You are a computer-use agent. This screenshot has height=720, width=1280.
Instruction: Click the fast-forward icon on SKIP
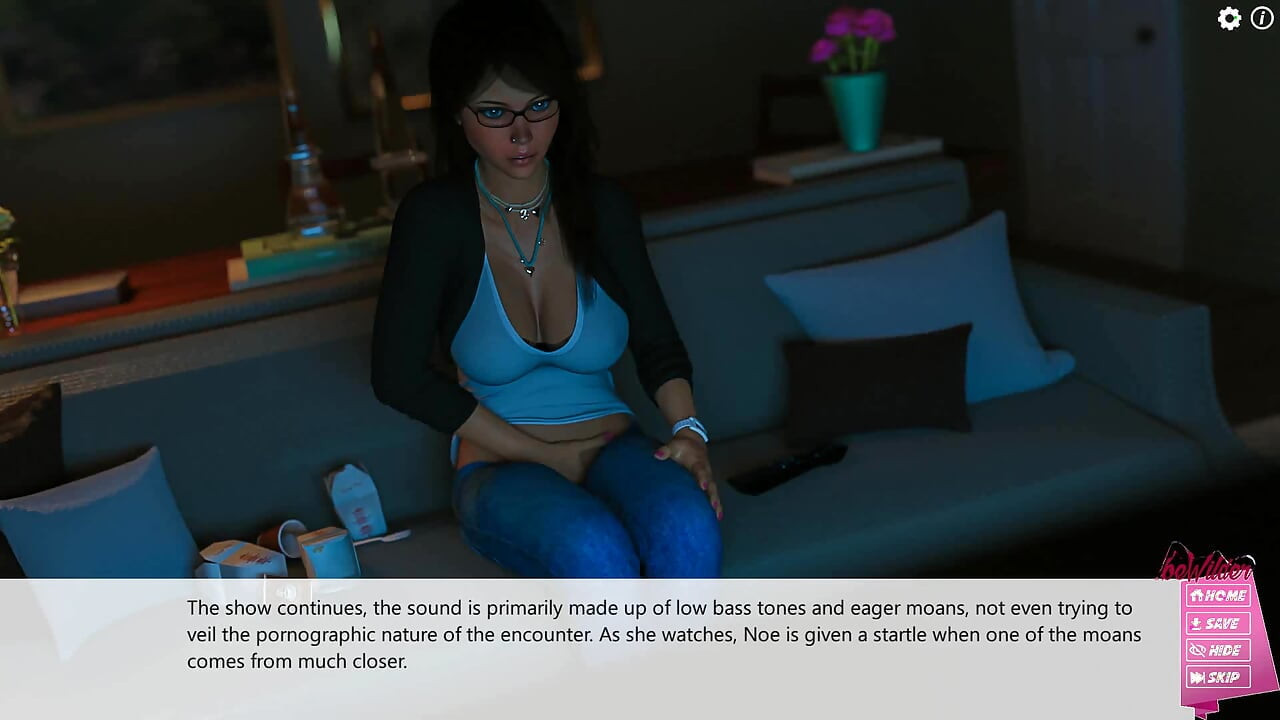pos(1195,678)
